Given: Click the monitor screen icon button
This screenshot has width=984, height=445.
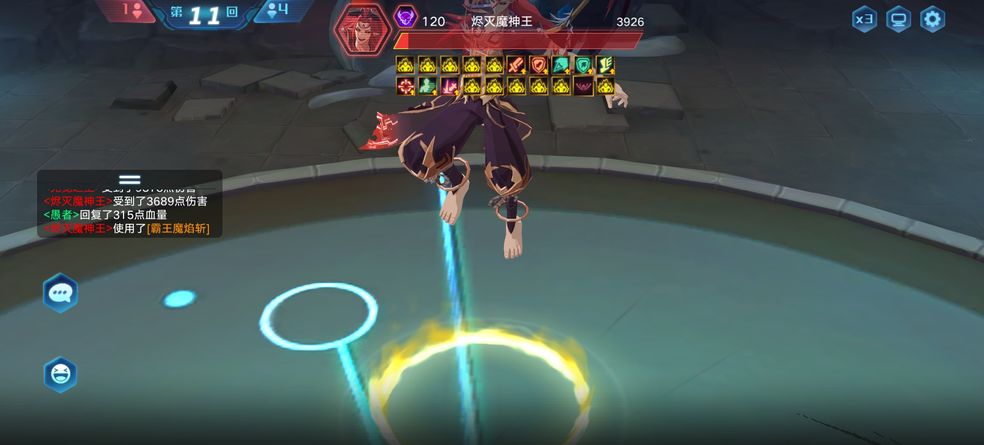Looking at the screenshot, I should [x=898, y=19].
